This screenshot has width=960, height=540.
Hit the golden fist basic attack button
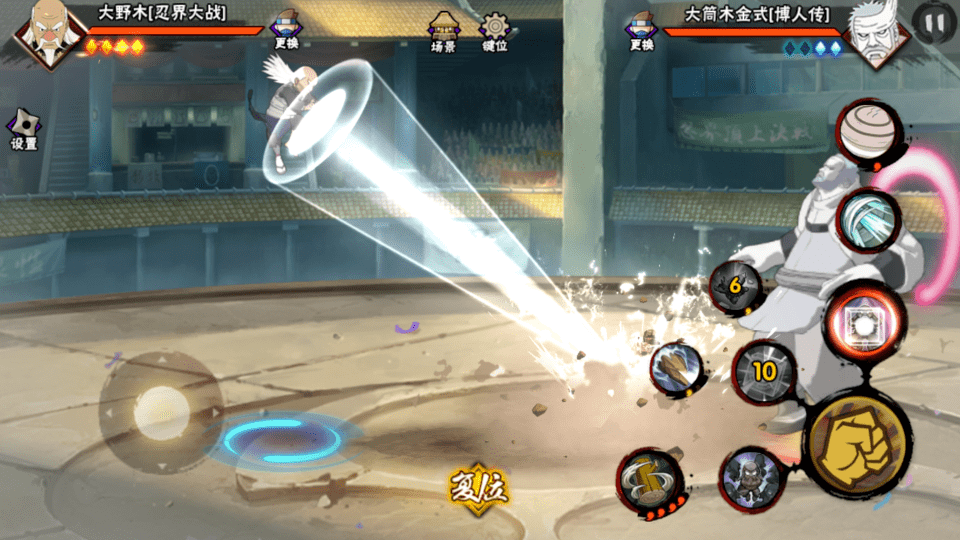click(x=857, y=441)
